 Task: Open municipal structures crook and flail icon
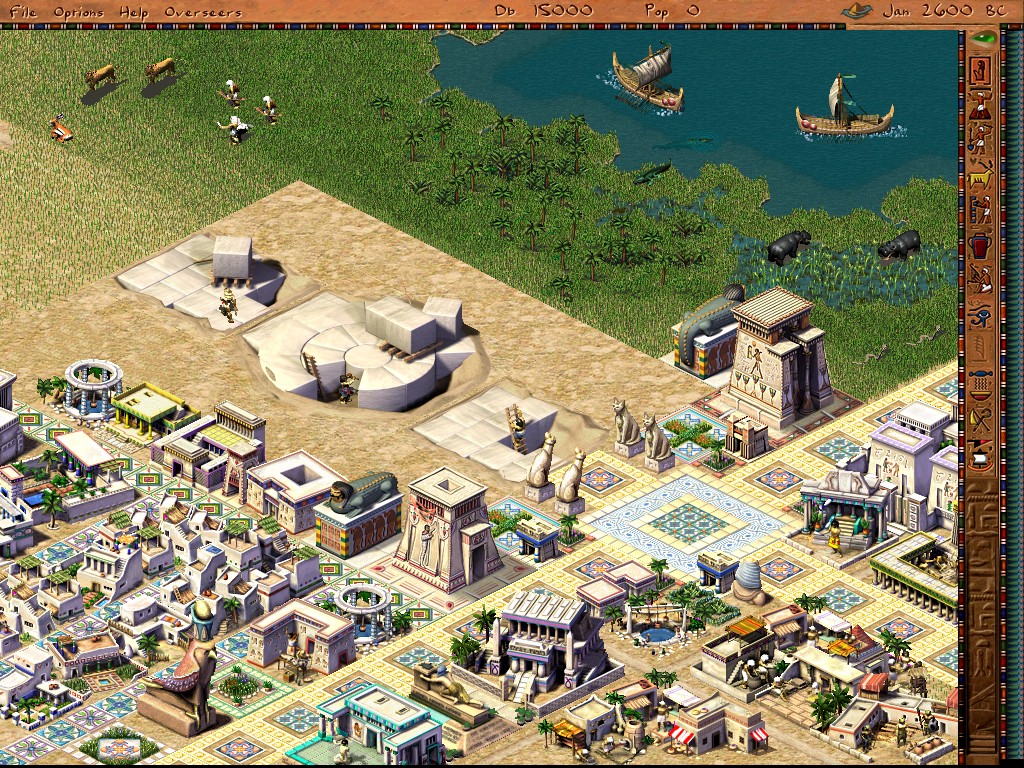tap(980, 420)
